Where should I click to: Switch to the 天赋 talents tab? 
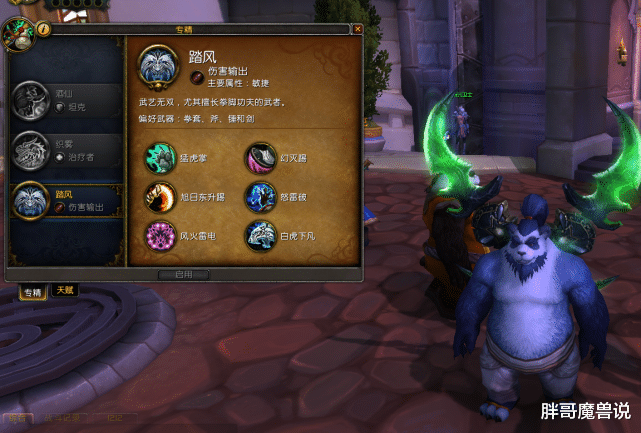[x=64, y=290]
